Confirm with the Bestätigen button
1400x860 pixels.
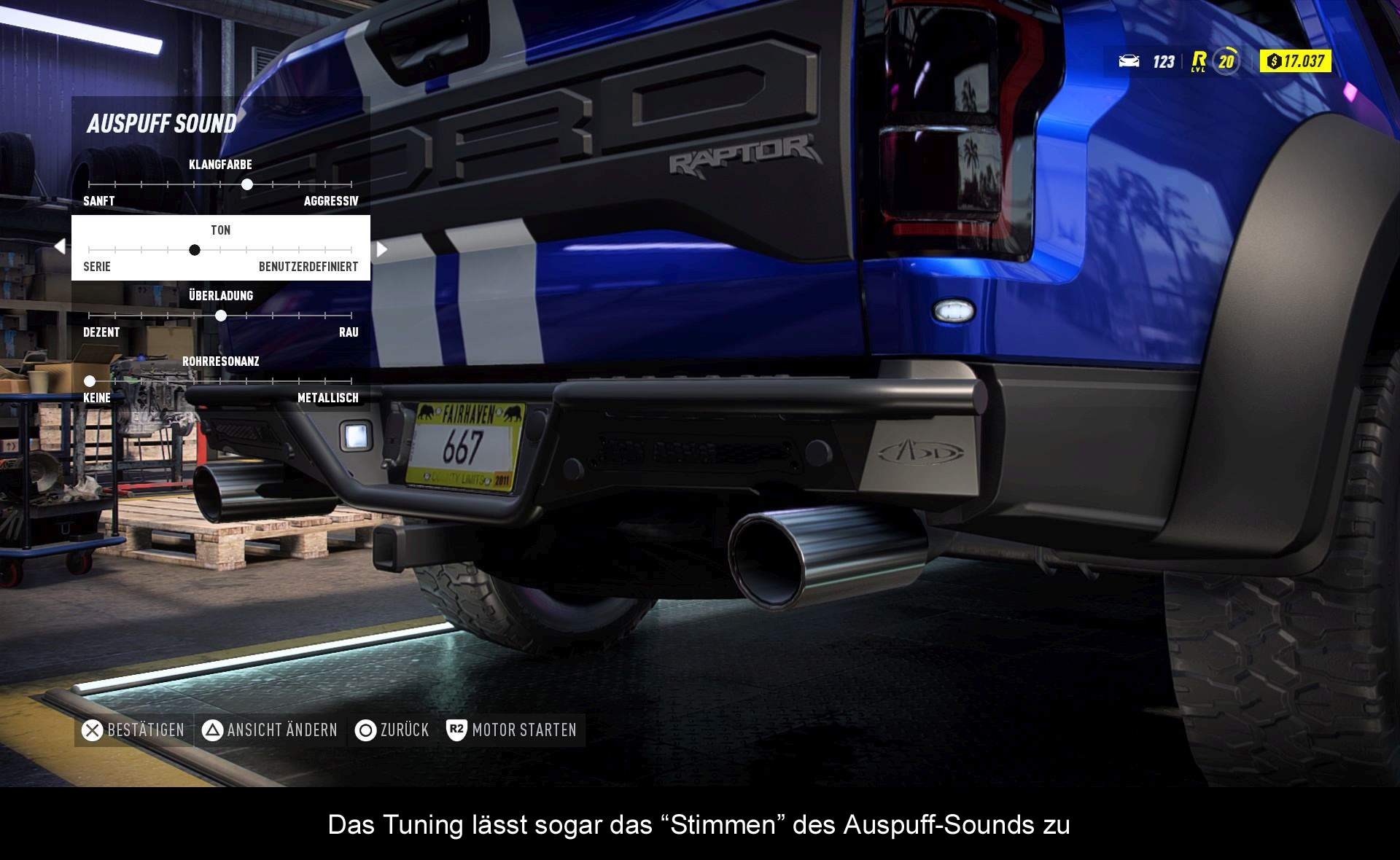133,730
